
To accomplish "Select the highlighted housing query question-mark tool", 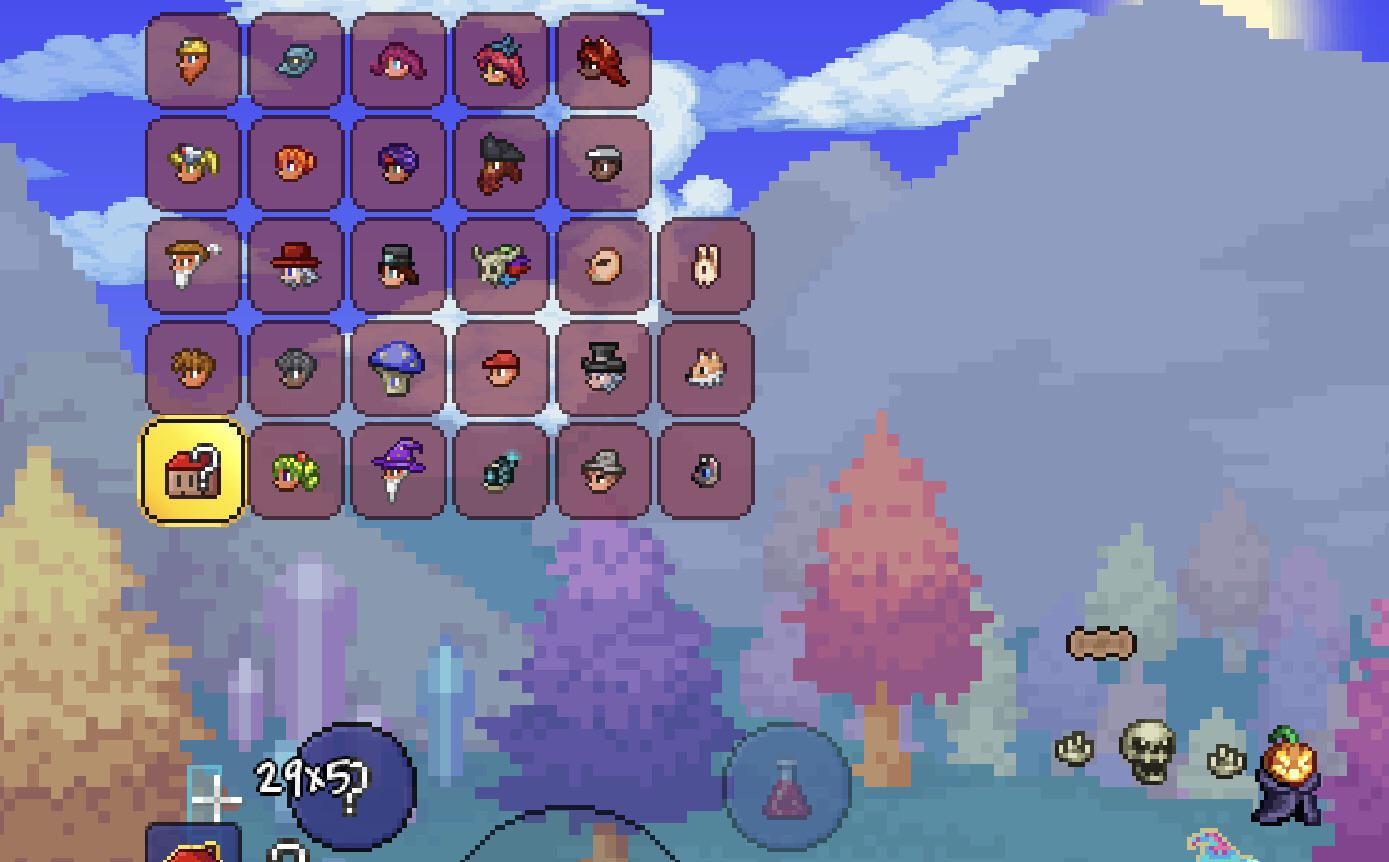I will click(x=193, y=470).
